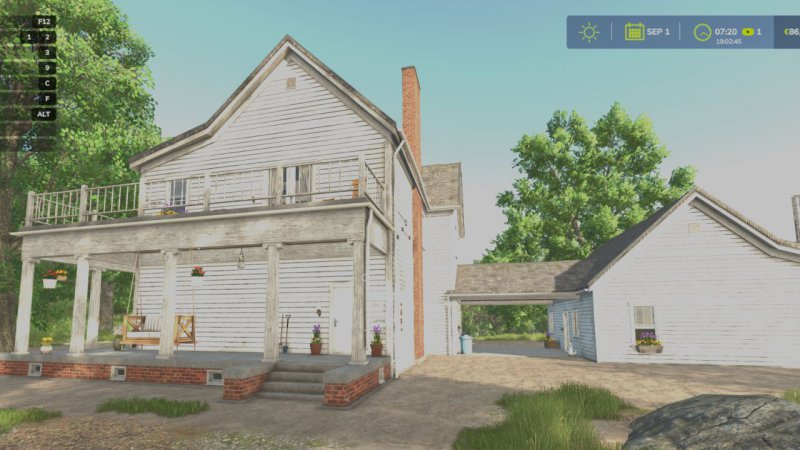
Task: Click the sun weather icon
Action: (x=589, y=32)
